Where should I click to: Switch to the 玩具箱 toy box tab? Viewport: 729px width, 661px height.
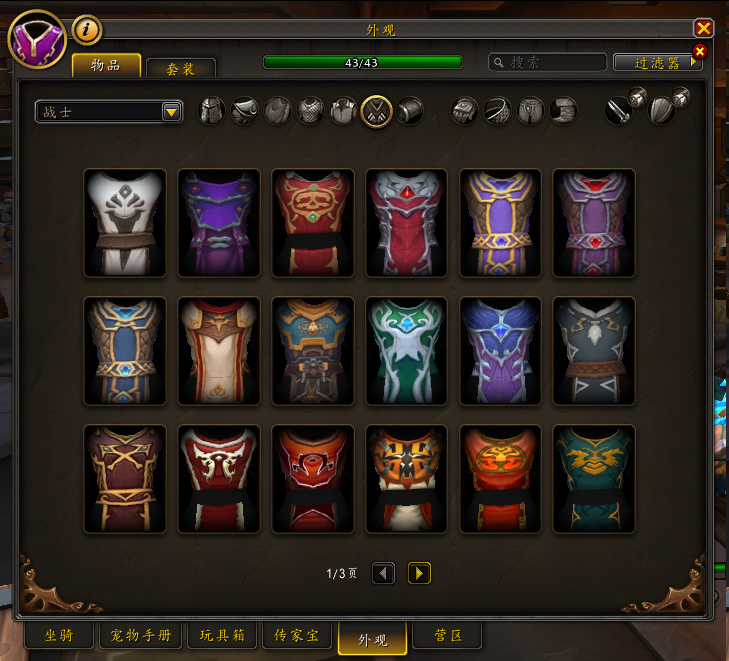(222, 635)
